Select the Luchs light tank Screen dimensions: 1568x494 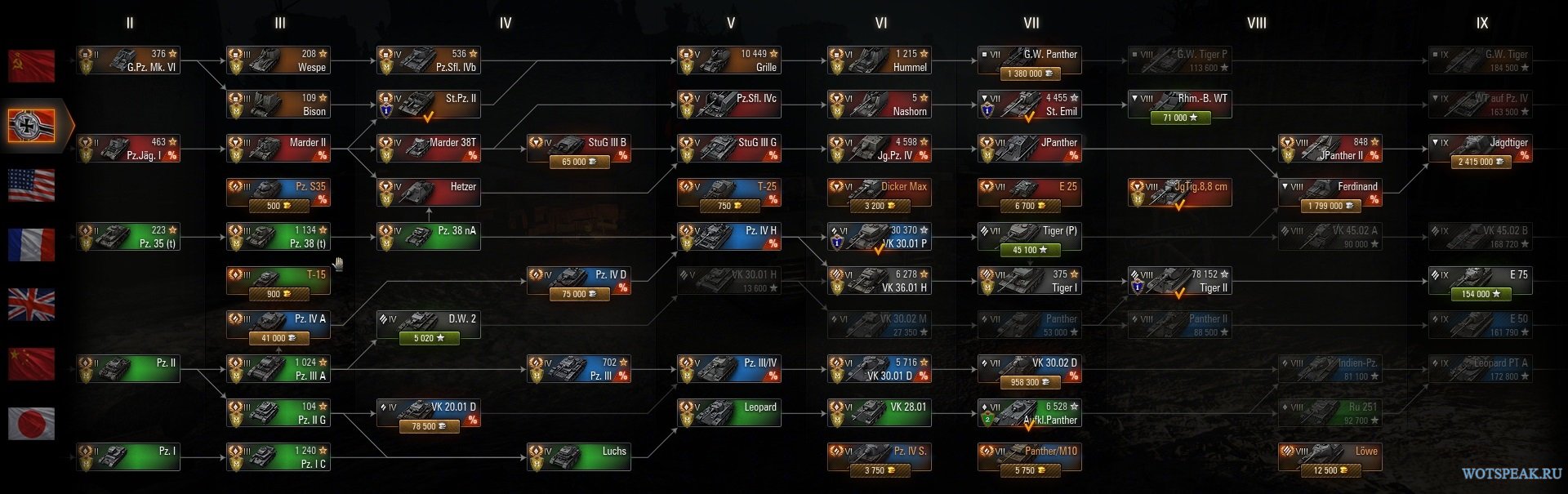point(579,457)
